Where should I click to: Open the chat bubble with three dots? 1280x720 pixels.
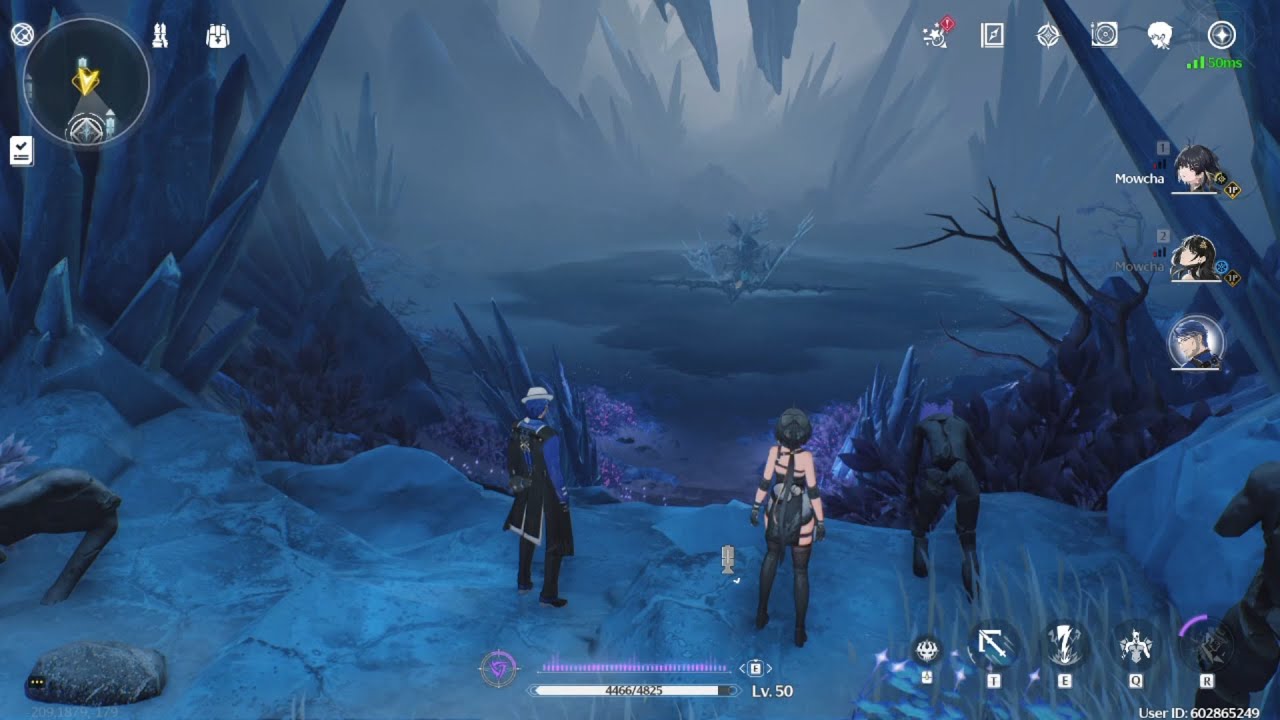(x=38, y=682)
